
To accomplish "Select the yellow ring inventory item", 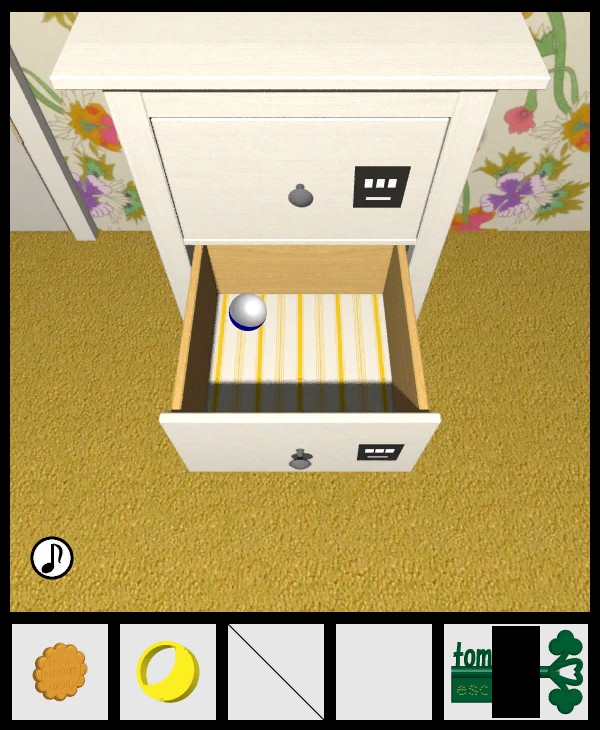I will [x=167, y=671].
